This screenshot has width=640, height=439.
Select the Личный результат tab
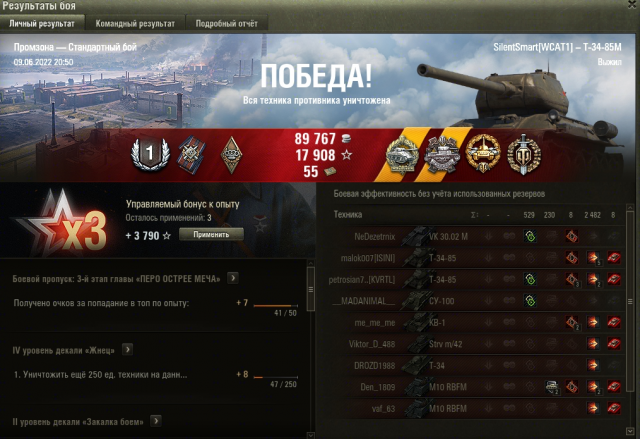tap(44, 22)
